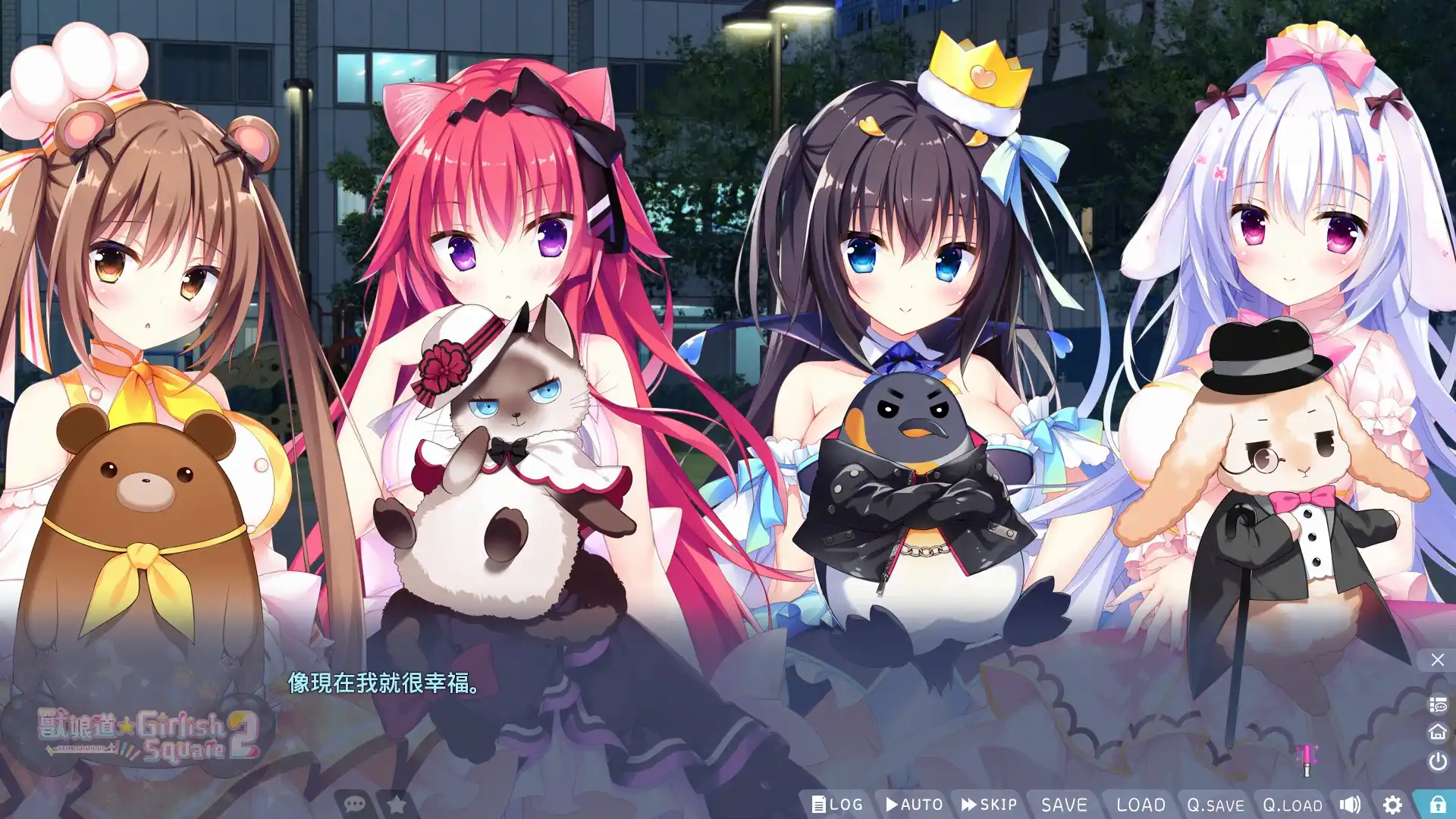This screenshot has width=1456, height=819.
Task: Hide the quick menu with the X button
Action: tap(1438, 658)
